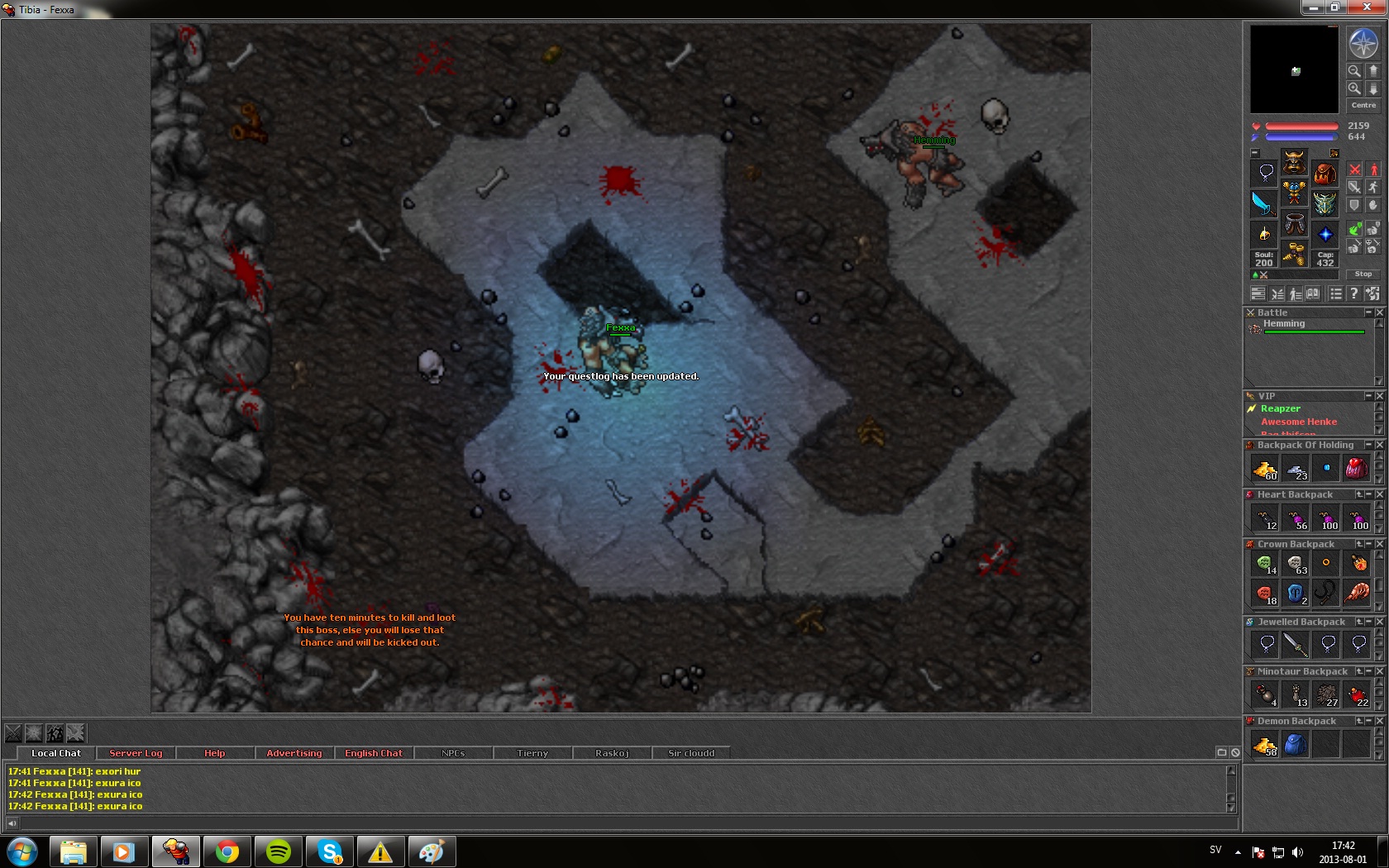Screen dimensions: 1389x868
Task: Select Hemming in the Battle list
Action: (1284, 324)
